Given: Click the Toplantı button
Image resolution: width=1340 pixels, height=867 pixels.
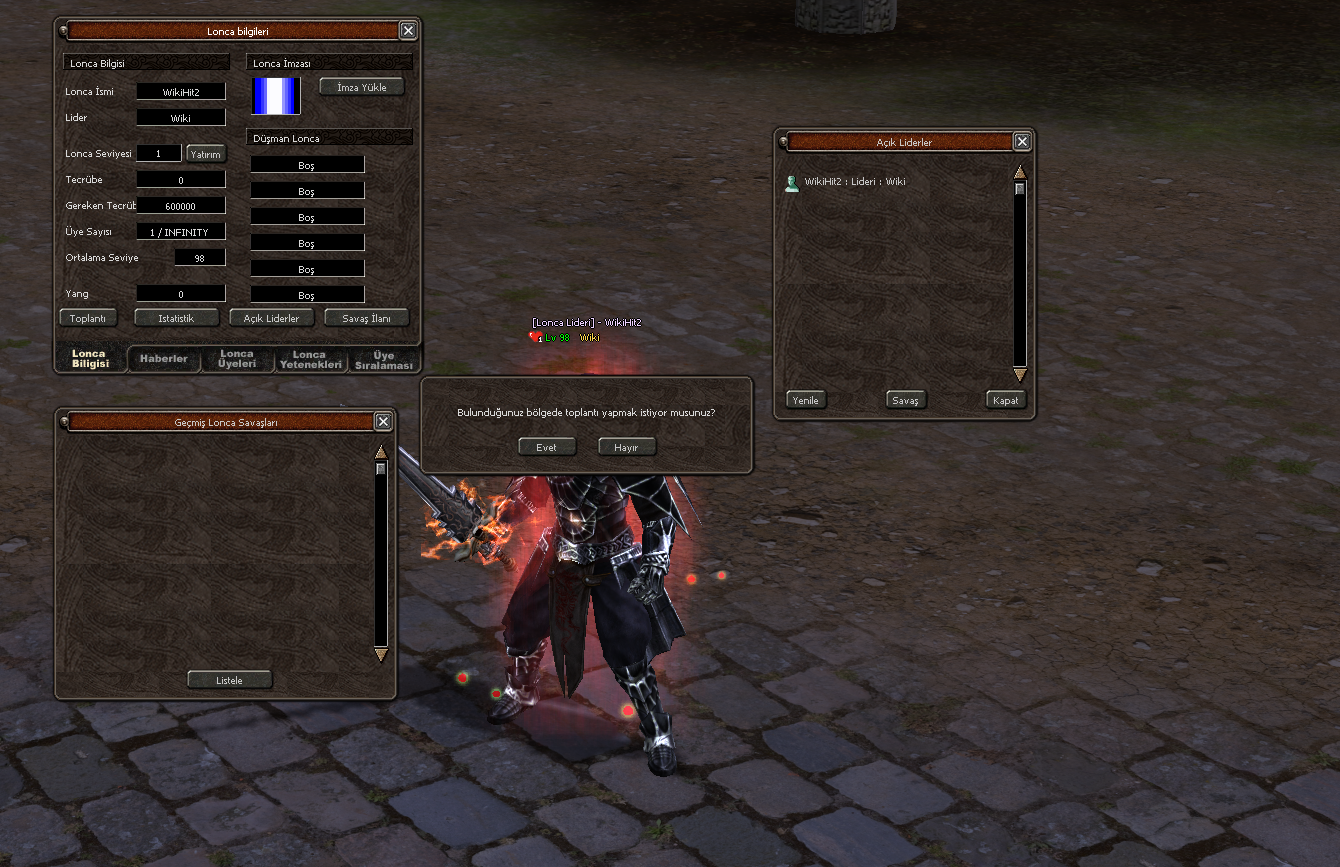Looking at the screenshot, I should [x=89, y=318].
